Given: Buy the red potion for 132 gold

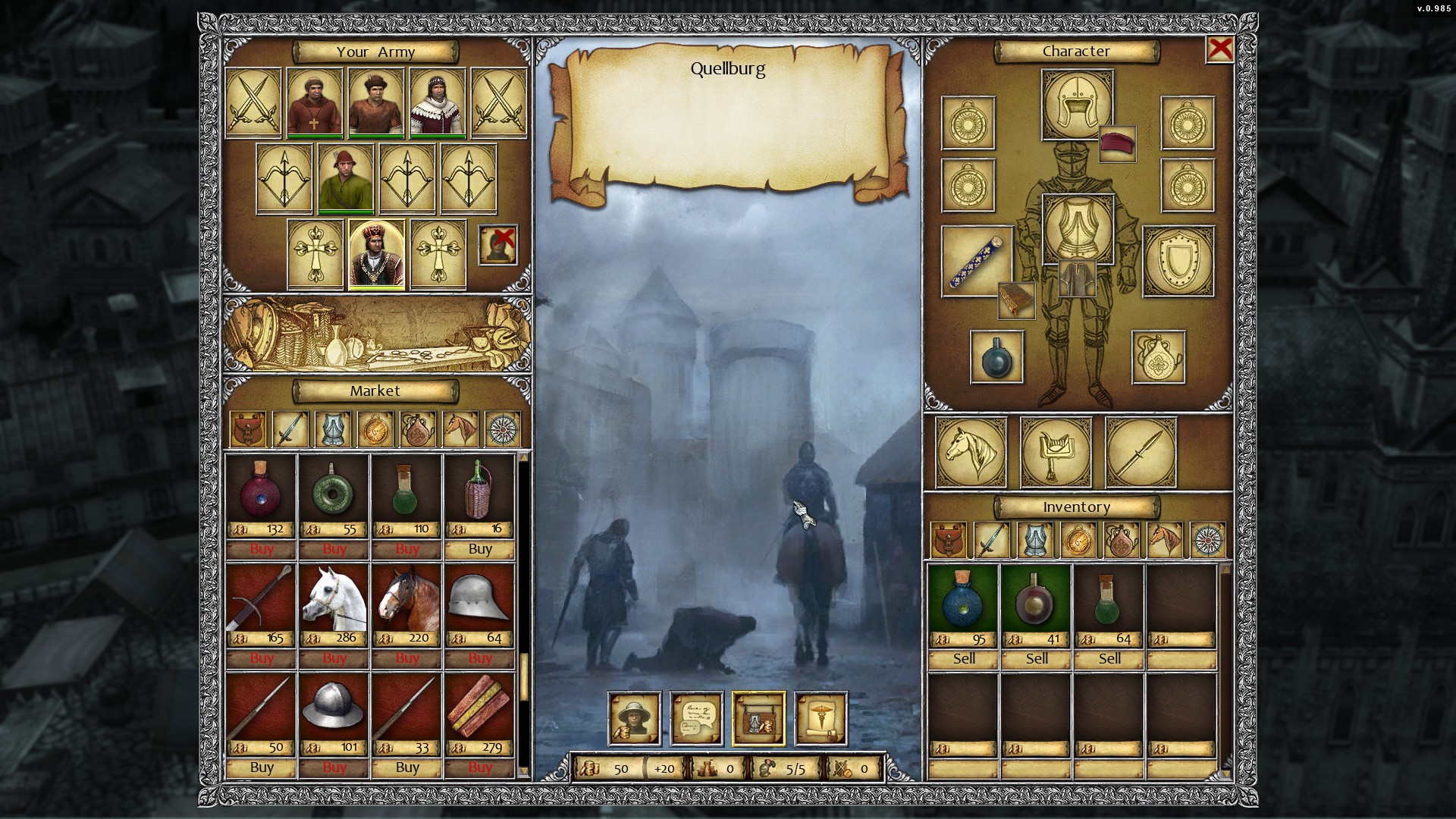Looking at the screenshot, I should tap(262, 549).
